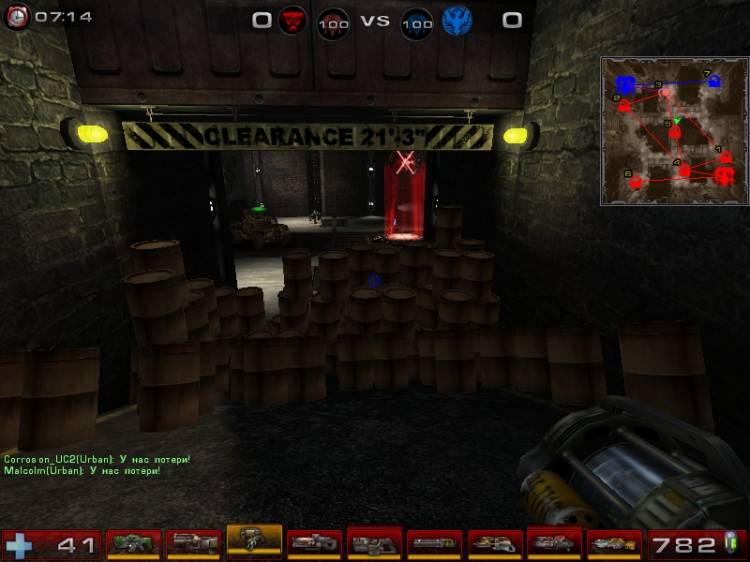Click power node 7 on the minimap
Image resolution: width=750 pixels, height=562 pixels.
pos(714,83)
